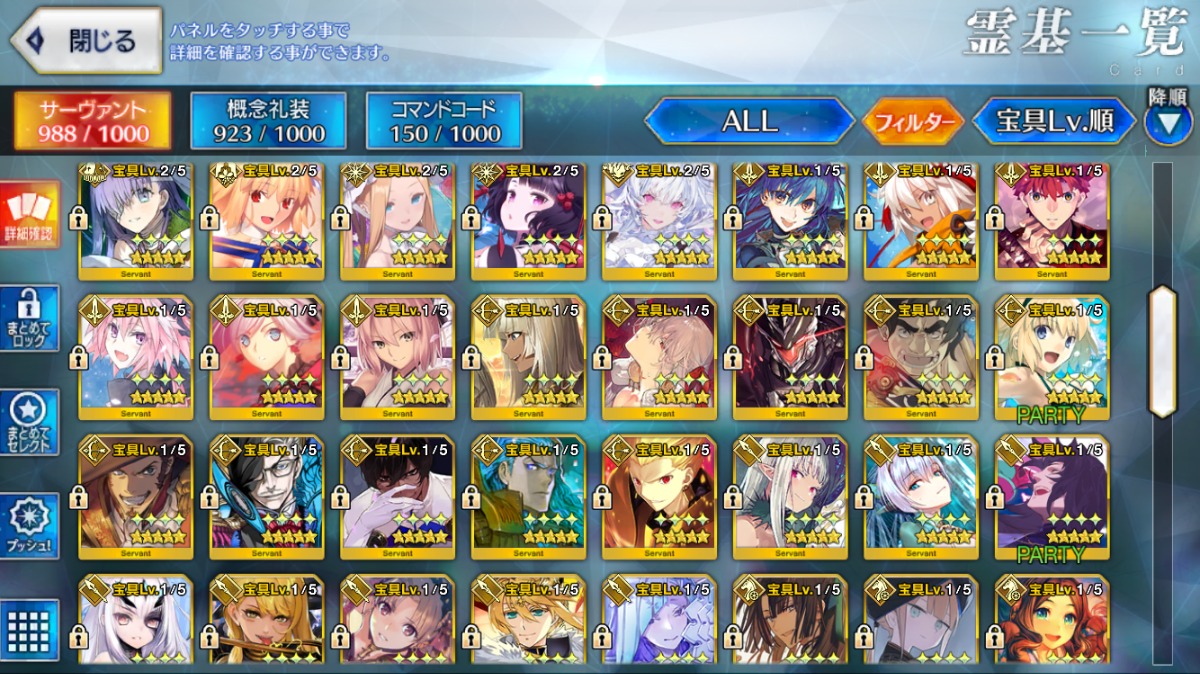Activate the 詳細確認 card button
Image resolution: width=1200 pixels, height=674 pixels.
coord(30,215)
